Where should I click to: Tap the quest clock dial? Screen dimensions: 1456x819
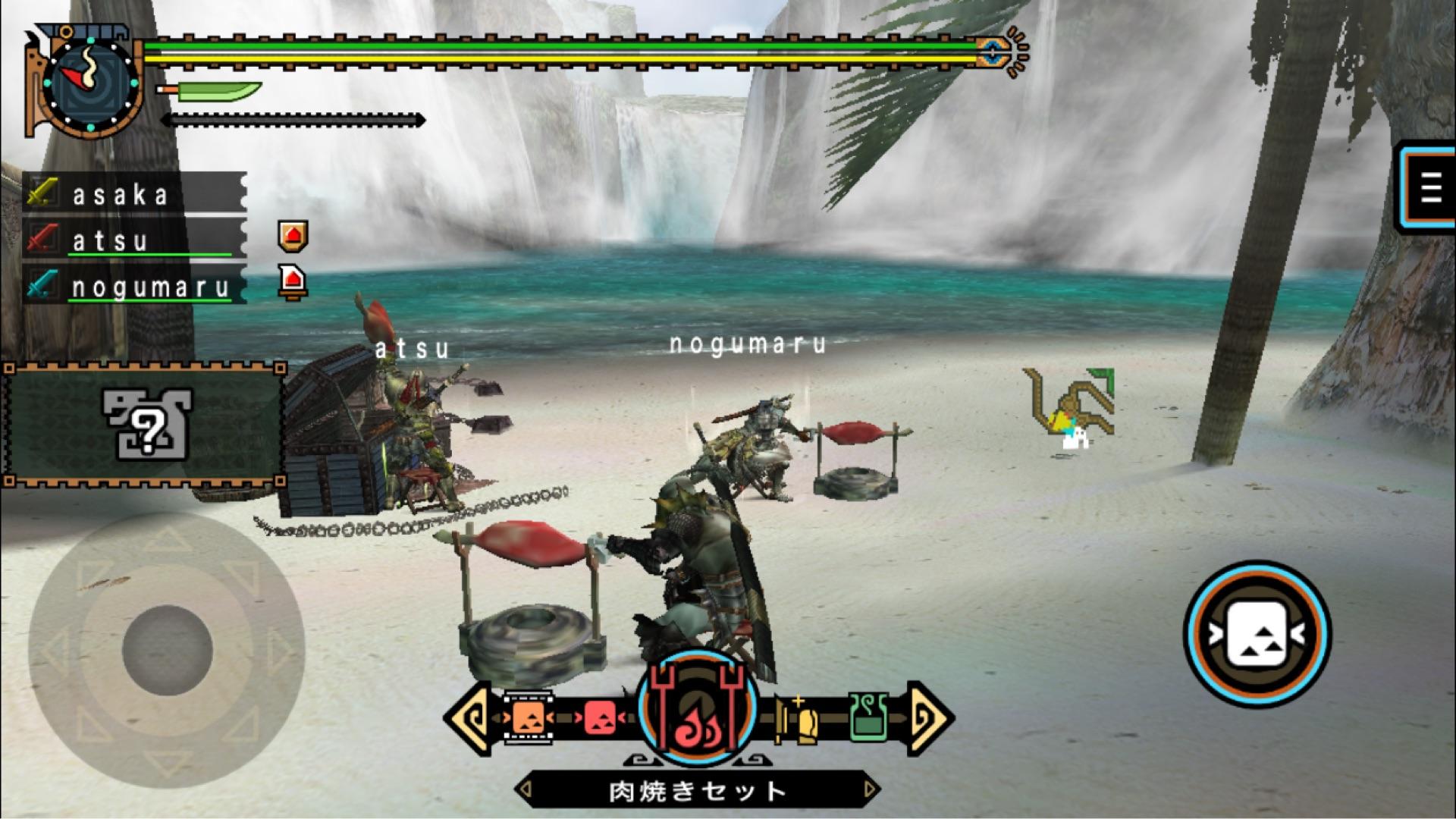pyautogui.click(x=91, y=83)
